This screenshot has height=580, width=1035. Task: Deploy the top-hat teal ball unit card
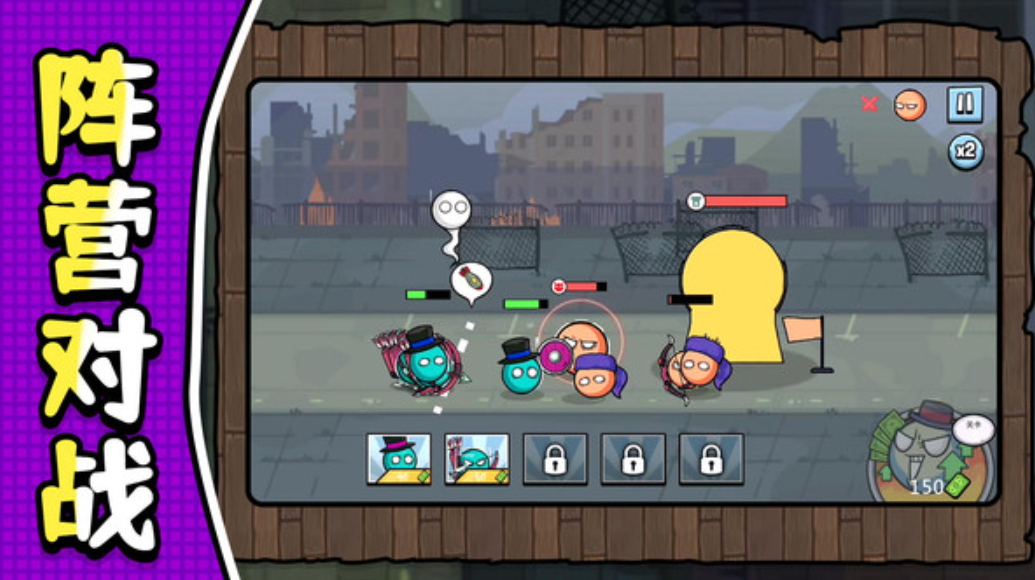[x=399, y=458]
